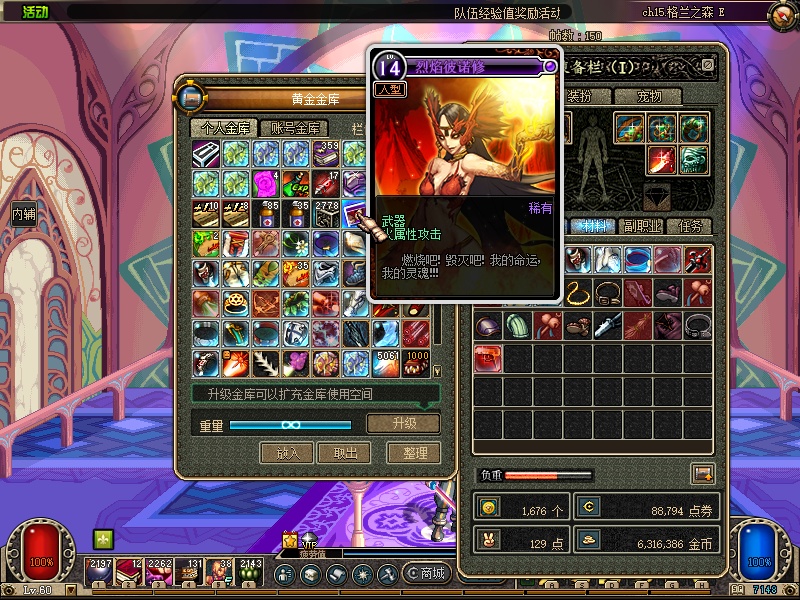Click the 升级 vault upgrade button
The height and width of the screenshot is (600, 800).
pos(403,423)
